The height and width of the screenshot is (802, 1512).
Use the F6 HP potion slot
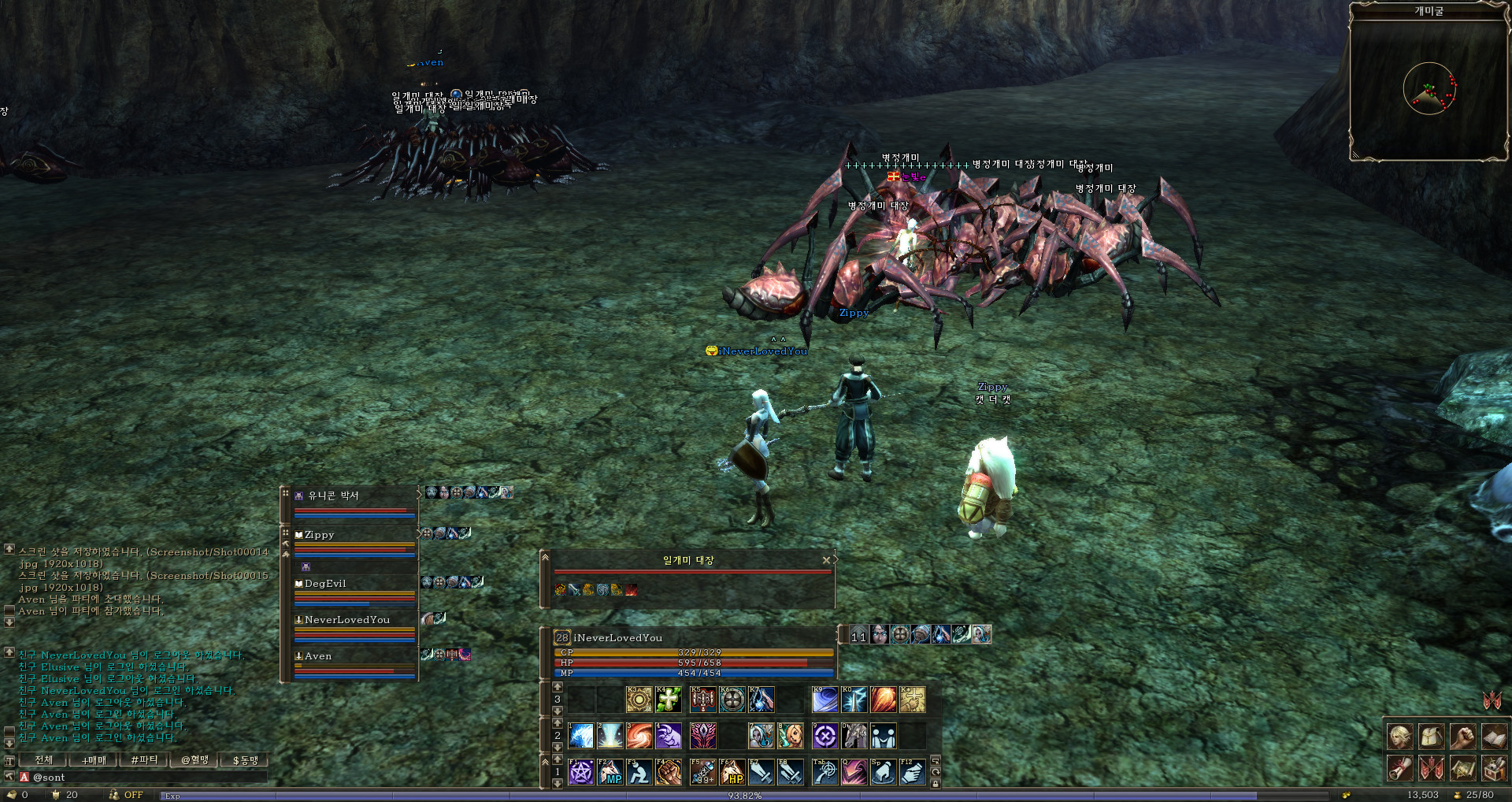tap(732, 772)
